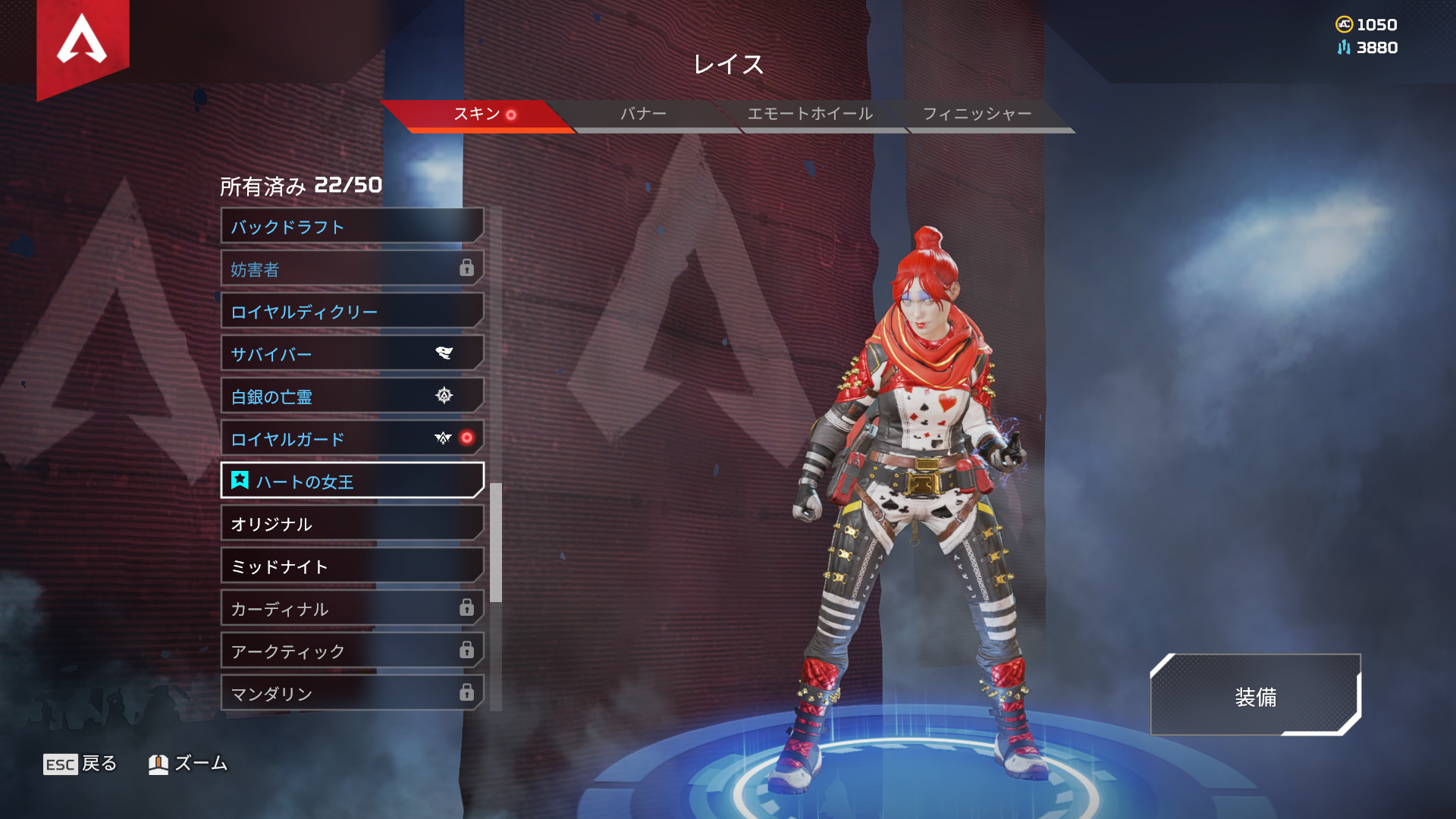Select the ハートの女王 skin
This screenshot has height=819, width=1456.
pyautogui.click(x=352, y=482)
